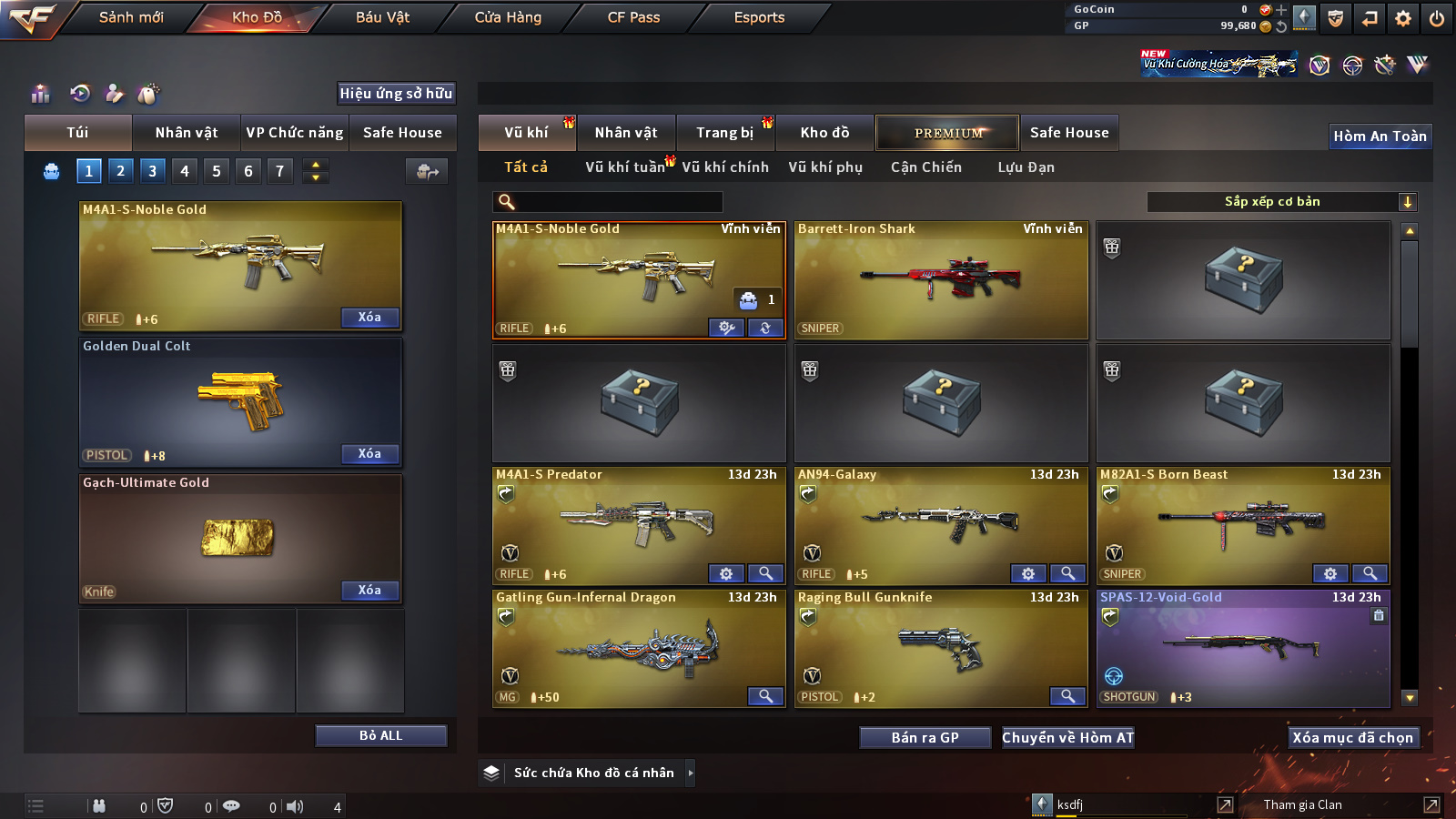Click the Bỏ ALL button

[x=380, y=735]
